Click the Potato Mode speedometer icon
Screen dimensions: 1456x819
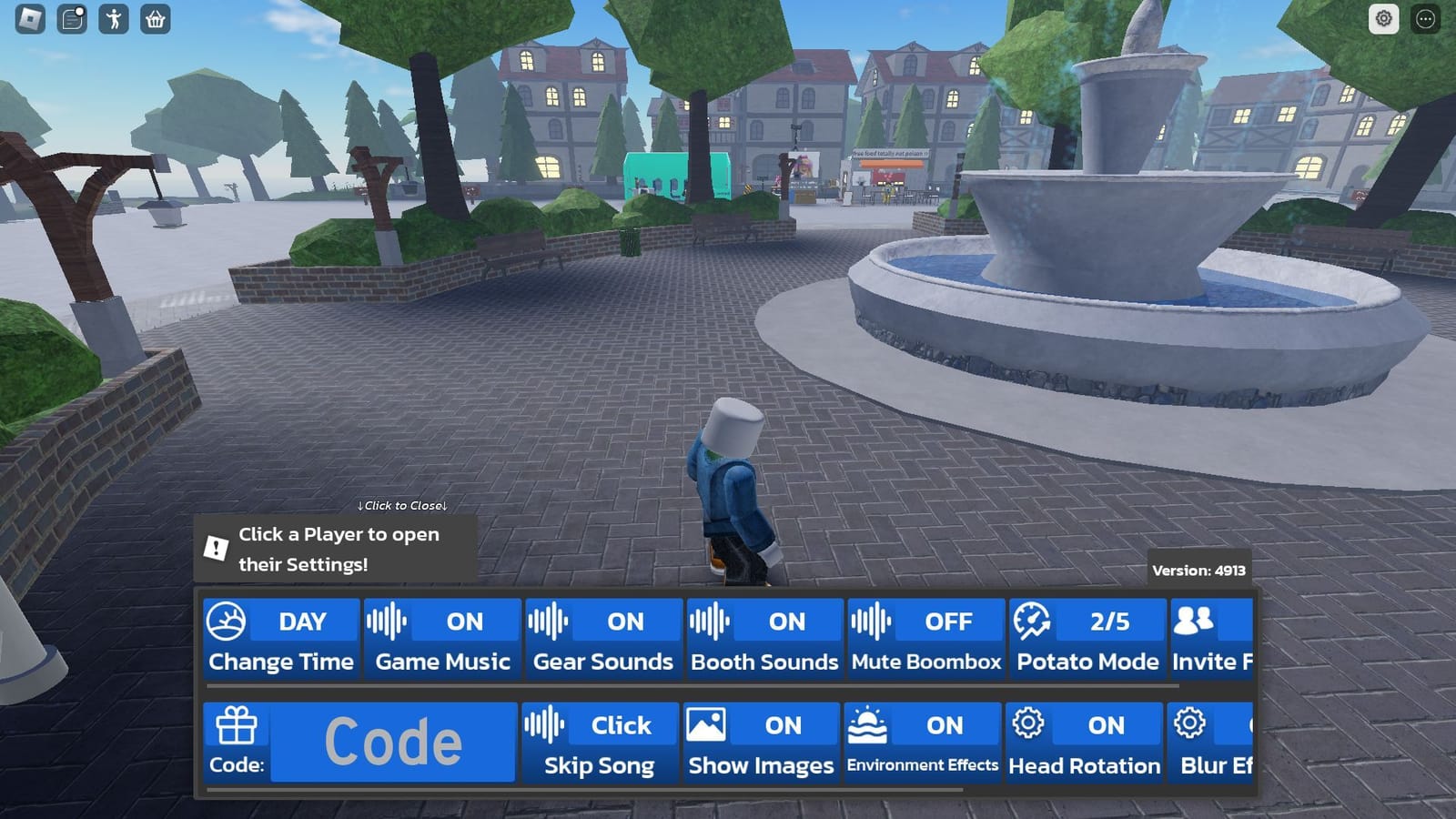click(1033, 622)
